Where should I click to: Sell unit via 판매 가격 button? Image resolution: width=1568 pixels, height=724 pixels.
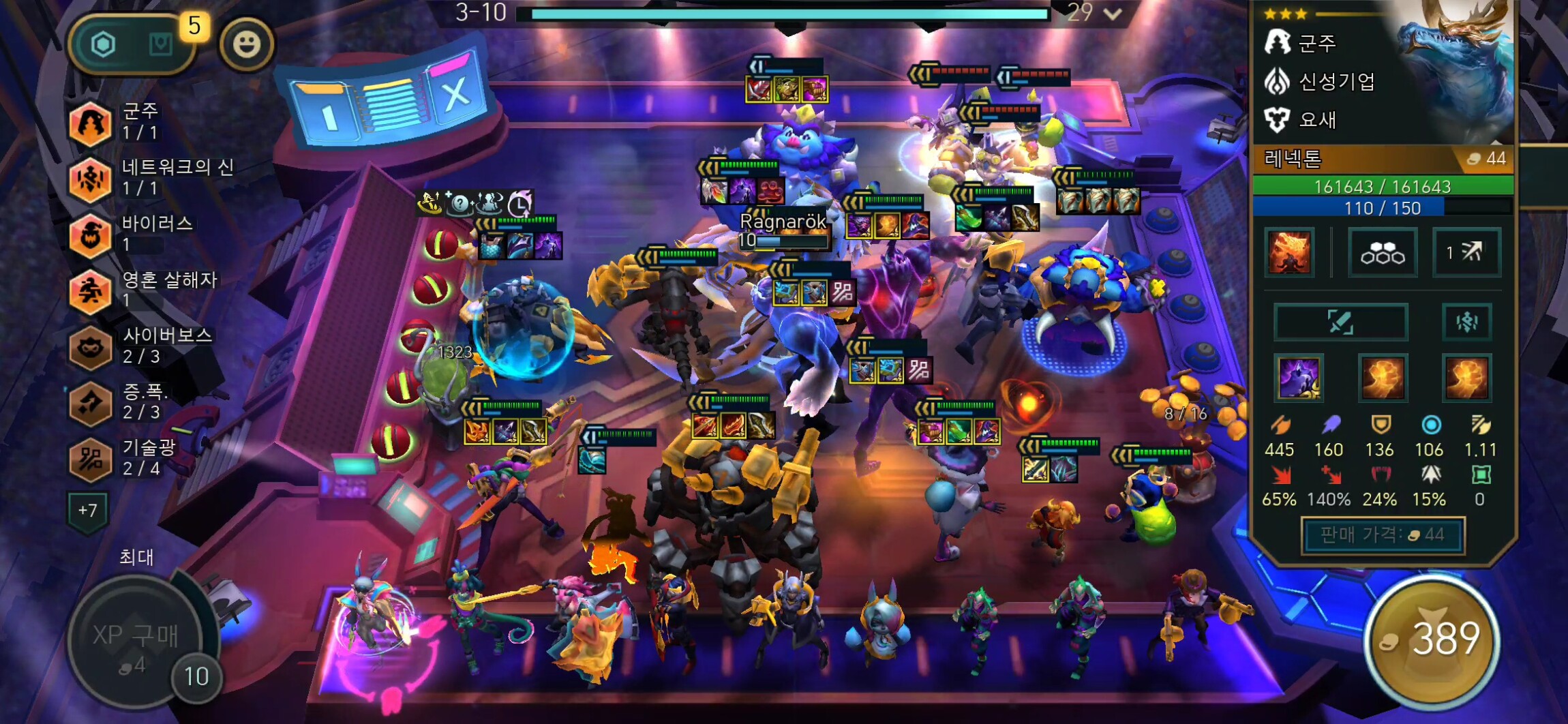coord(1383,535)
